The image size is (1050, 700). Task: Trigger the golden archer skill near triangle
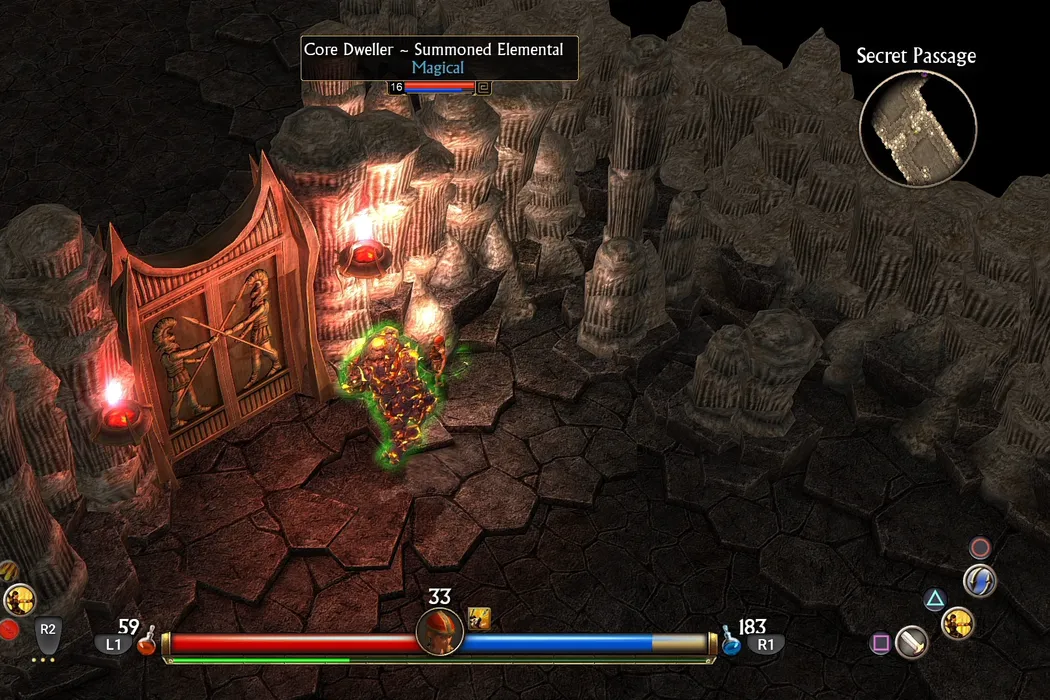click(x=957, y=623)
